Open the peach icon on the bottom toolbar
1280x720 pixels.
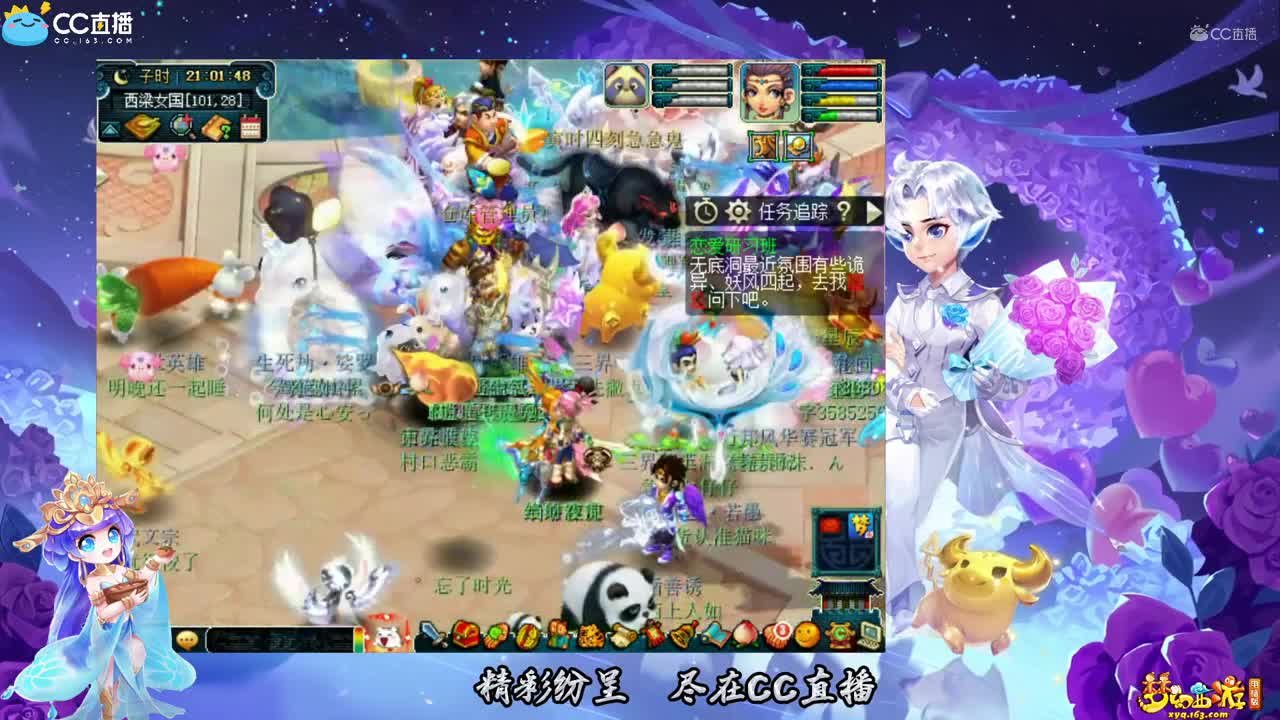click(745, 635)
